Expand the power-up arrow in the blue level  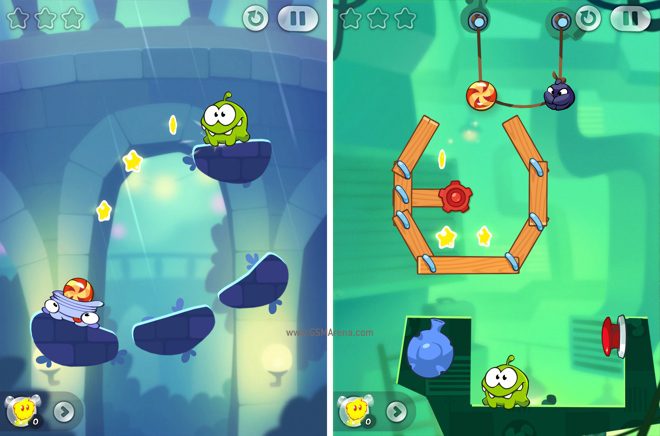click(x=63, y=410)
